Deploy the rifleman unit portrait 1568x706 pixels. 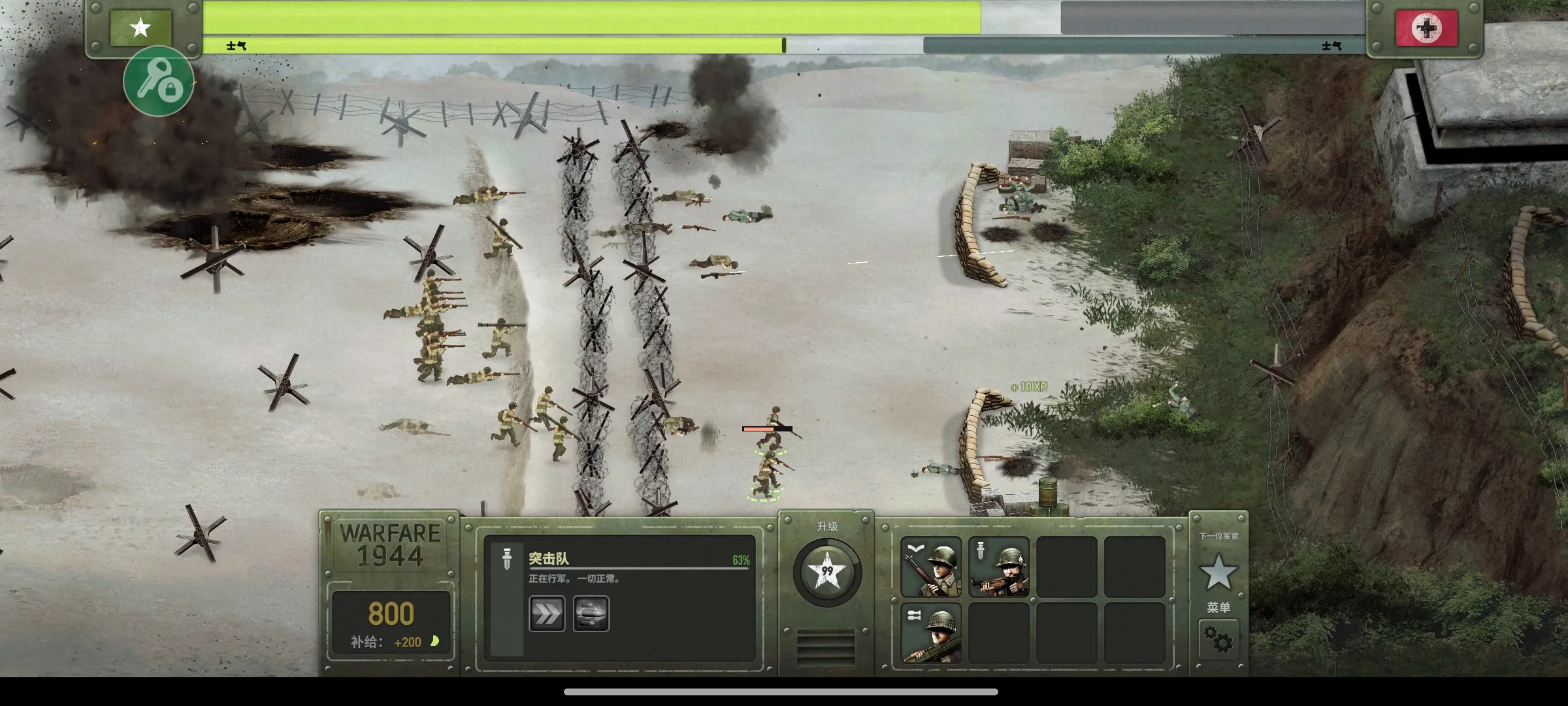coord(931,567)
